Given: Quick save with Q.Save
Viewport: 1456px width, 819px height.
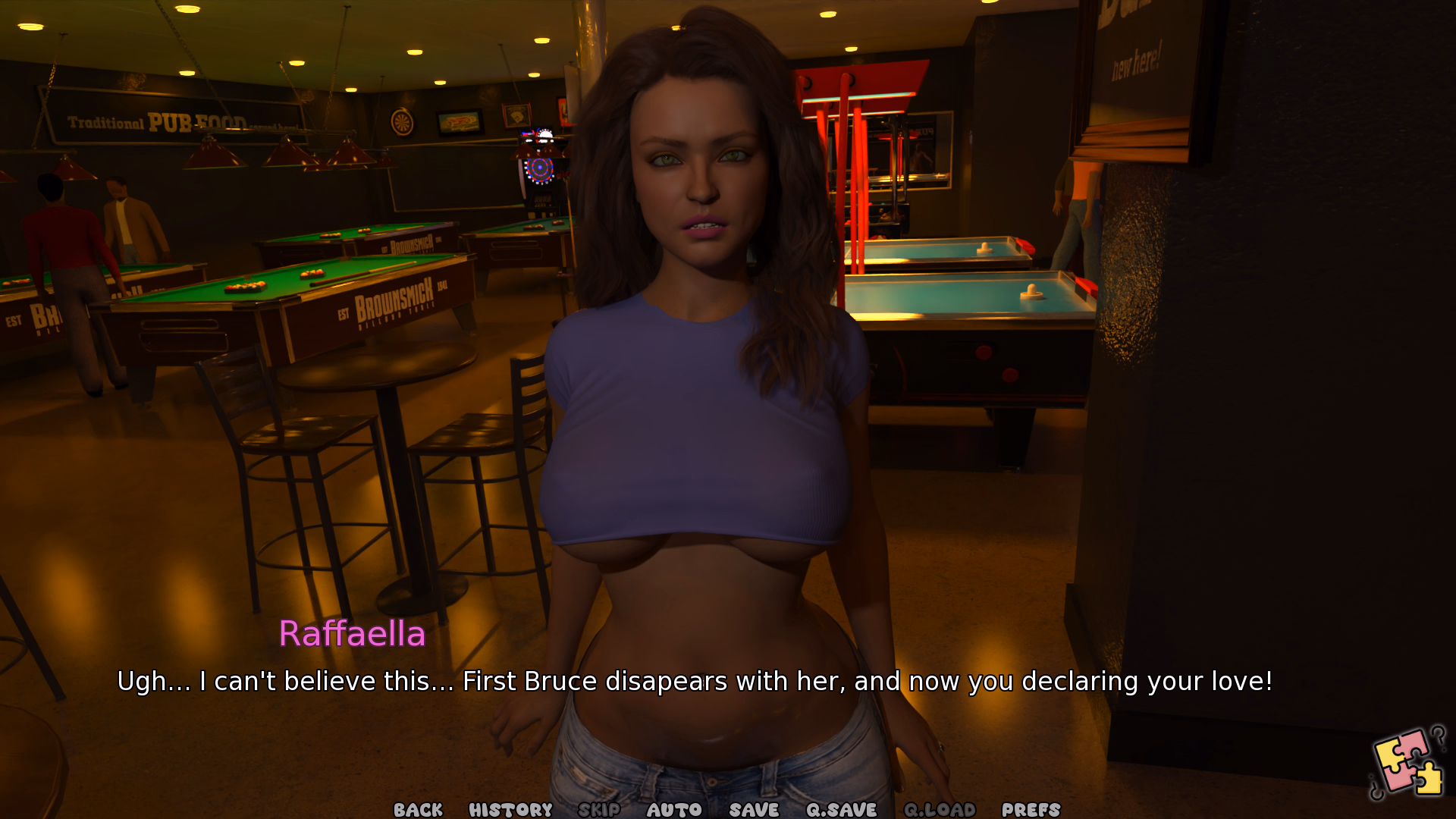Looking at the screenshot, I should point(841,809).
